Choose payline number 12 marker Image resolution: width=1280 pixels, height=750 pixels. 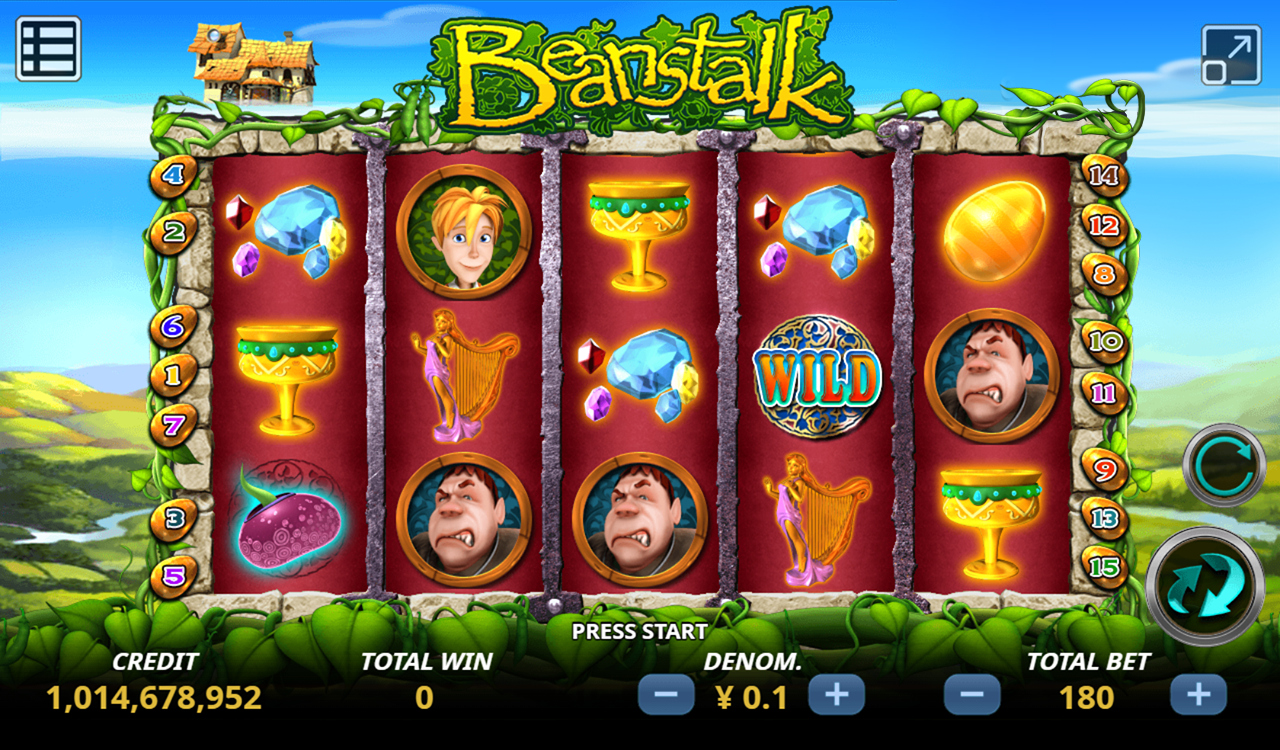(x=1105, y=226)
